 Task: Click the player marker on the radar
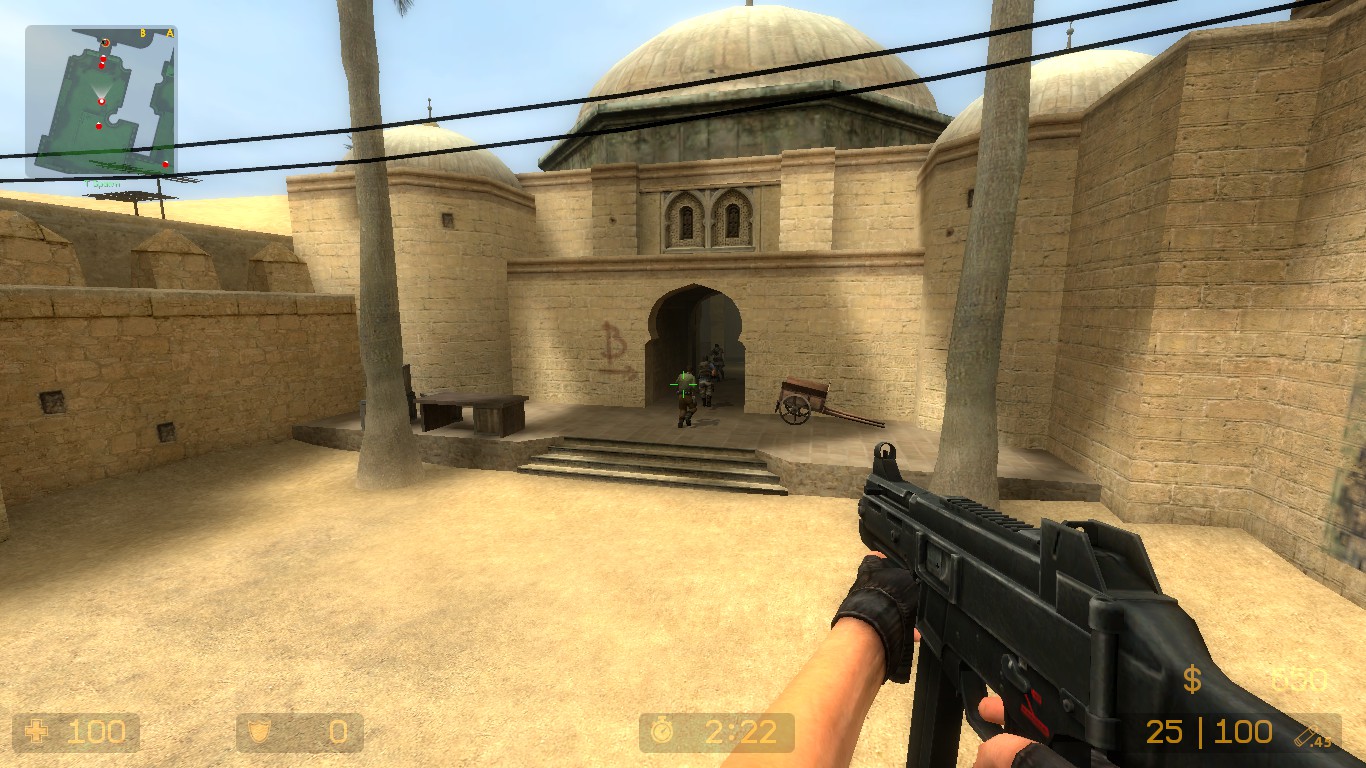[101, 99]
